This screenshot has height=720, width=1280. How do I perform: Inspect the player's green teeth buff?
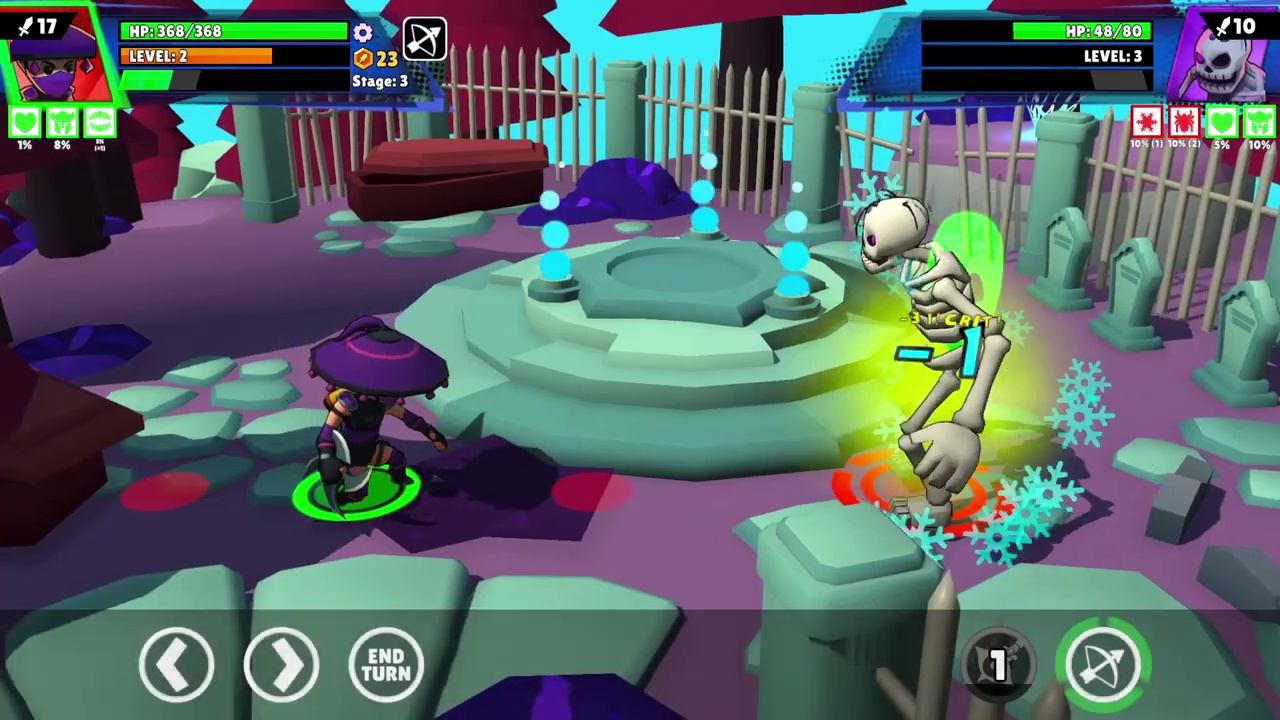click(99, 123)
